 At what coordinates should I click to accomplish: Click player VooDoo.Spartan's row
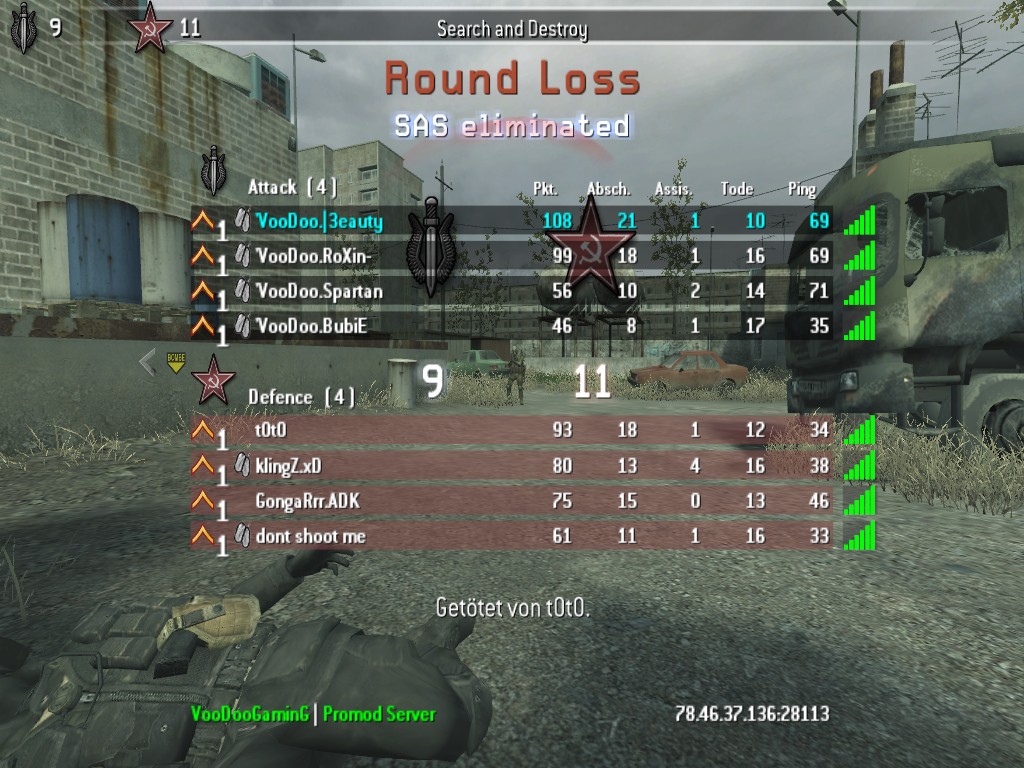click(319, 291)
